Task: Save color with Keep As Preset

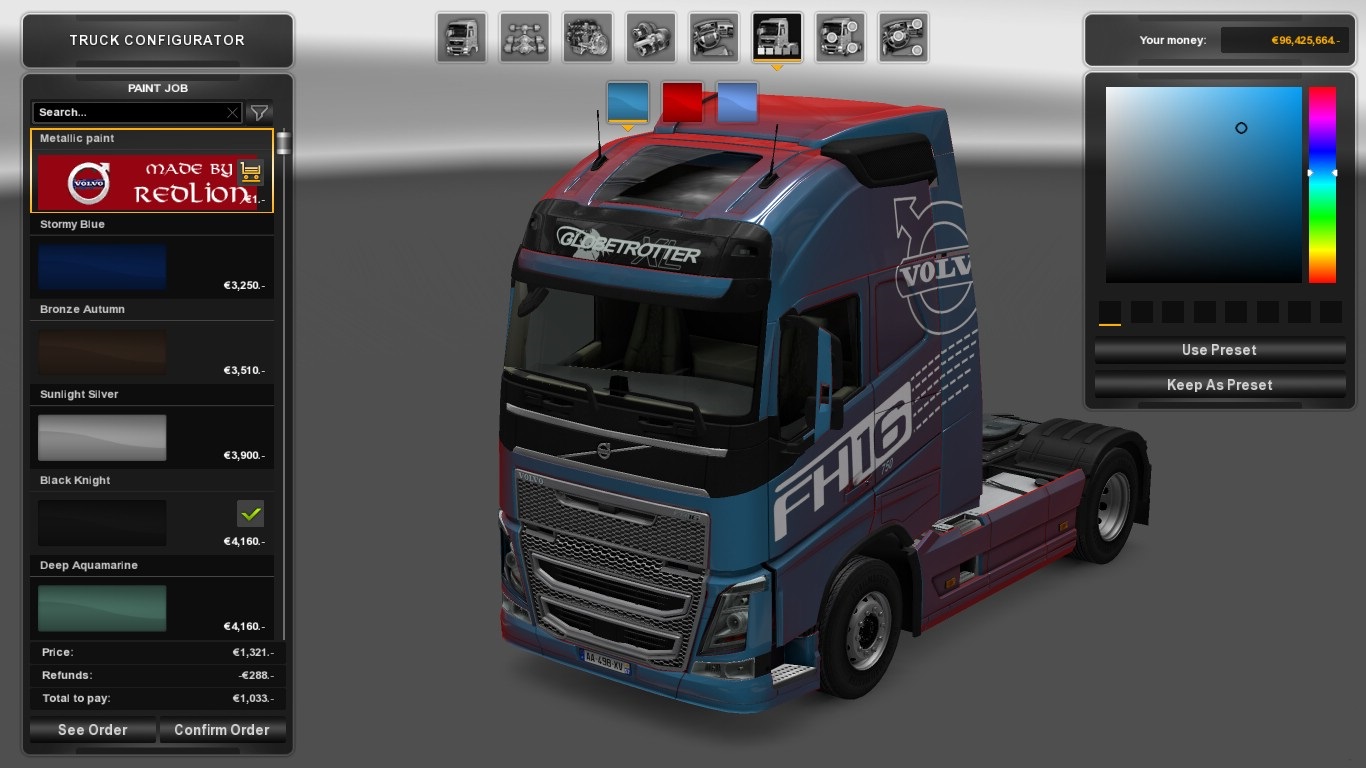Action: click(x=1219, y=385)
